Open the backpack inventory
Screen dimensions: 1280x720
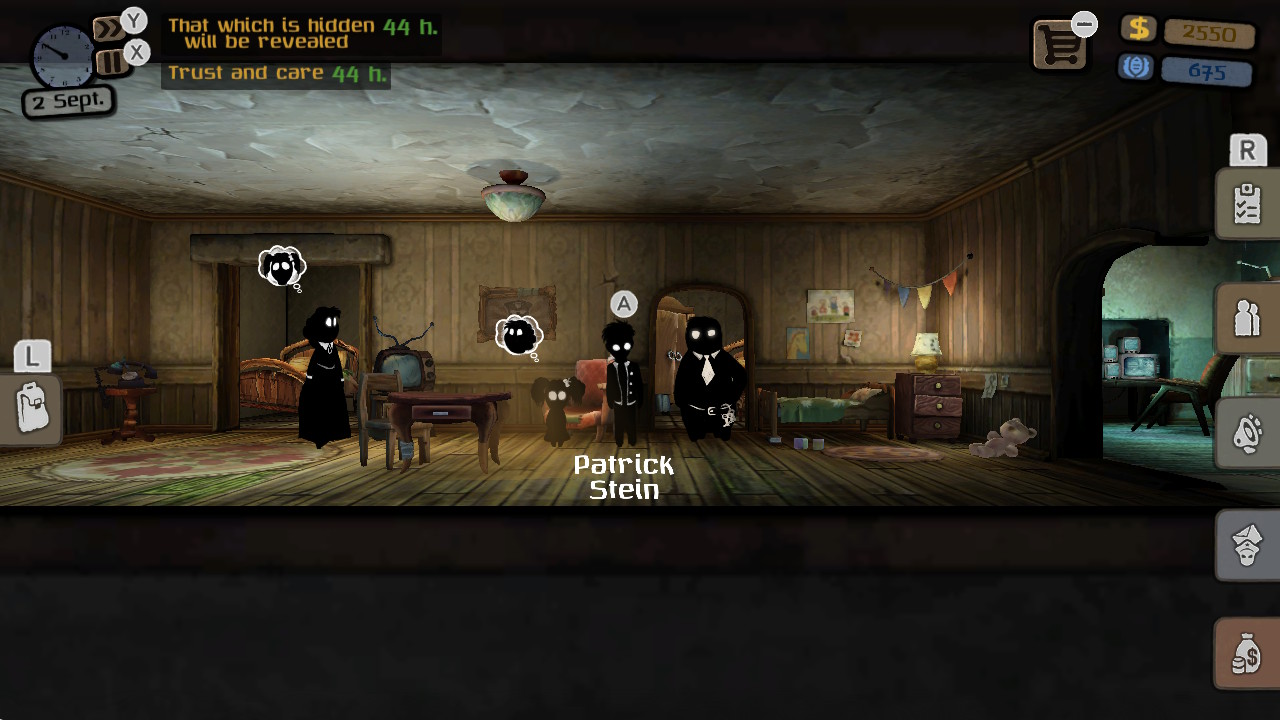(32, 409)
